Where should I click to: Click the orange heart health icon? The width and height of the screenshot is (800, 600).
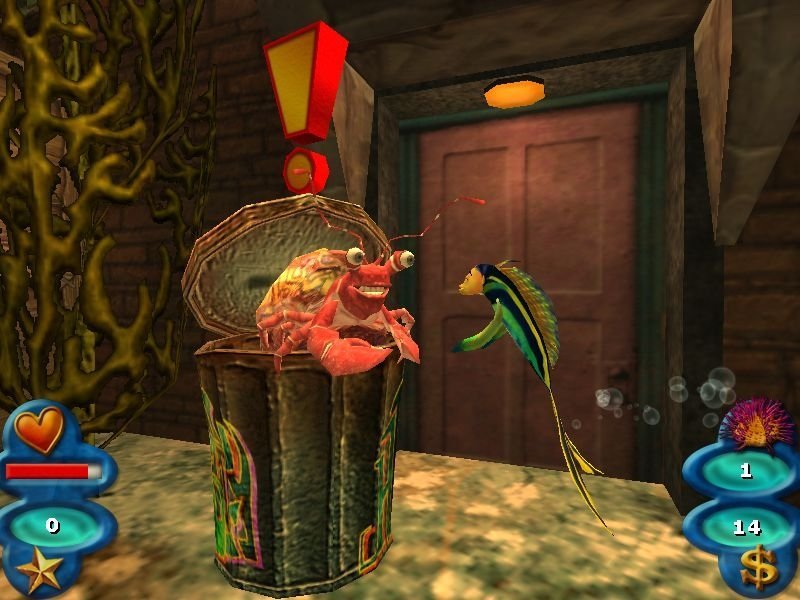coord(40,429)
